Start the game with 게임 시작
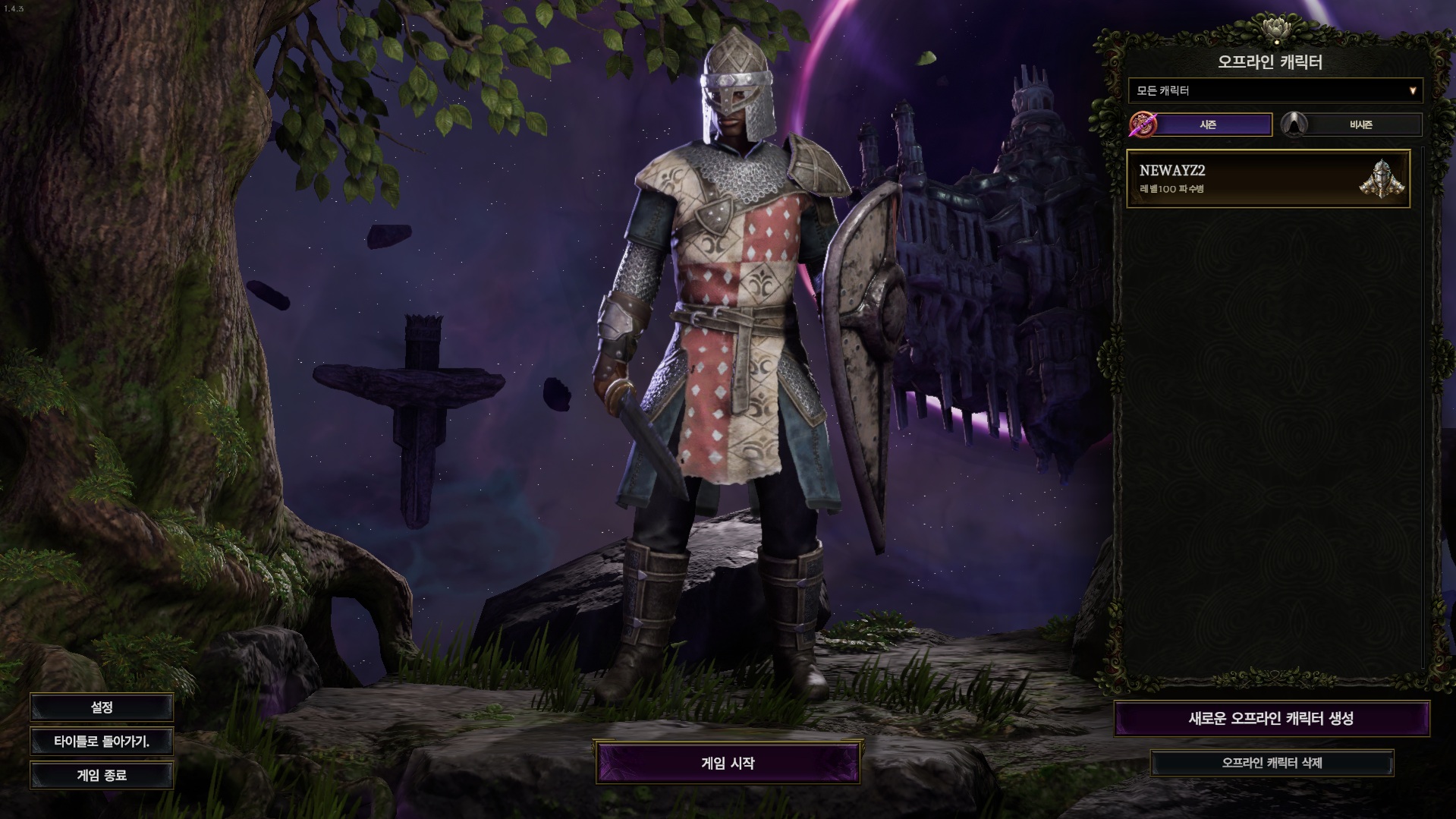This screenshot has height=819, width=1456. [728, 763]
